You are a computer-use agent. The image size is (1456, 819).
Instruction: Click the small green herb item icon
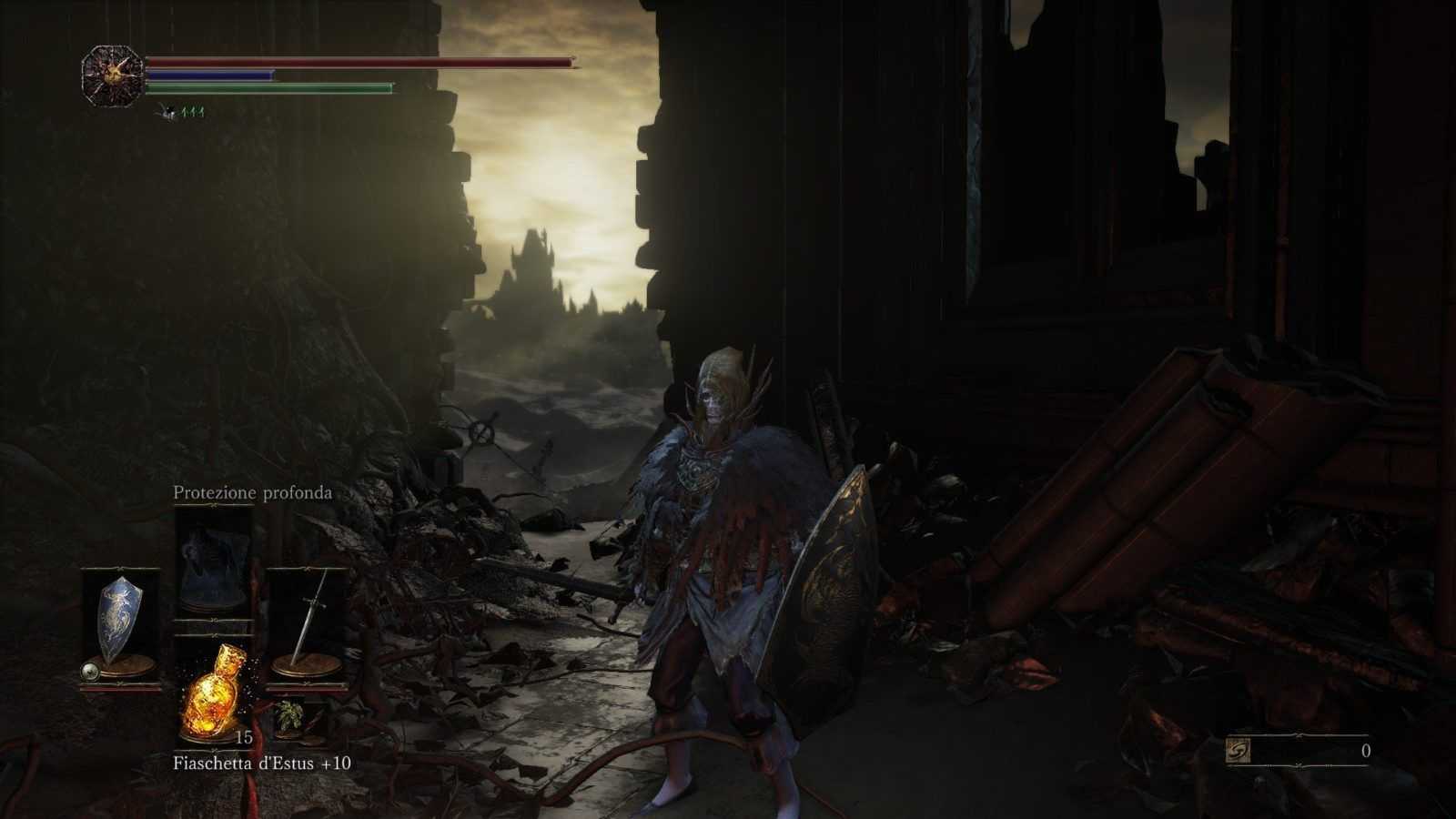point(290,715)
